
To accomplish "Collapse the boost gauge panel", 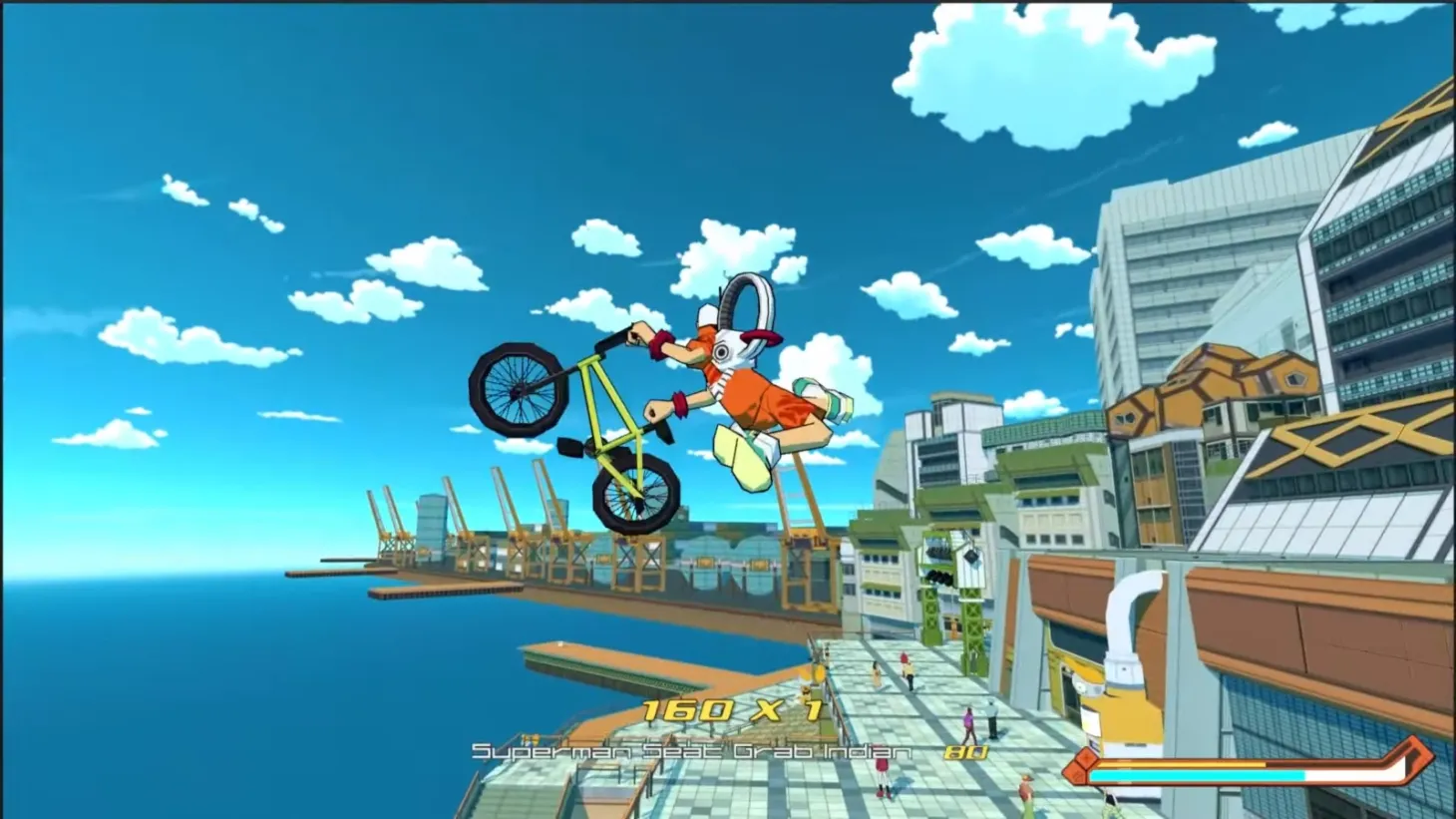I will [x=1247, y=768].
